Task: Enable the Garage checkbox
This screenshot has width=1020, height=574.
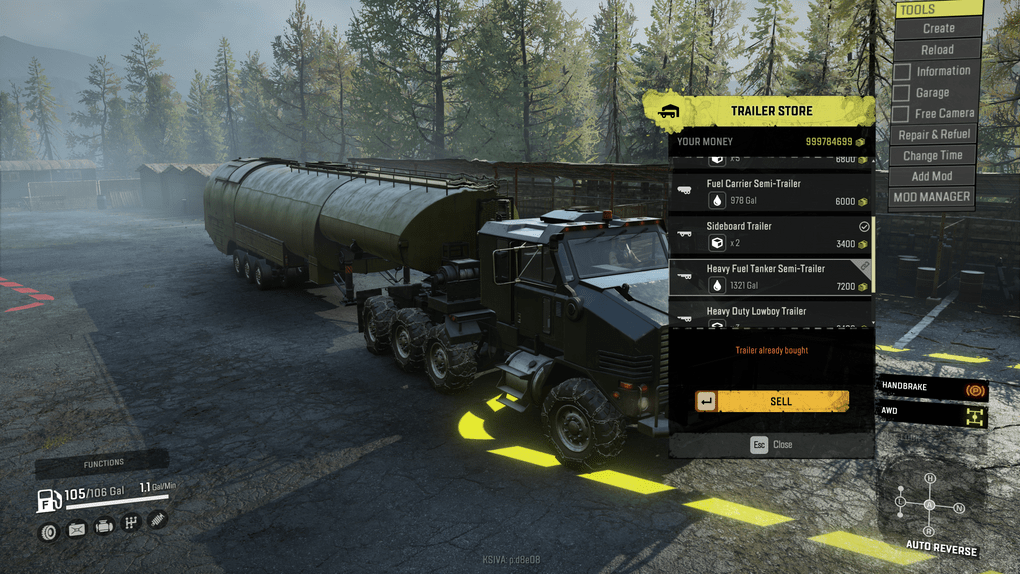Action: 902,93
